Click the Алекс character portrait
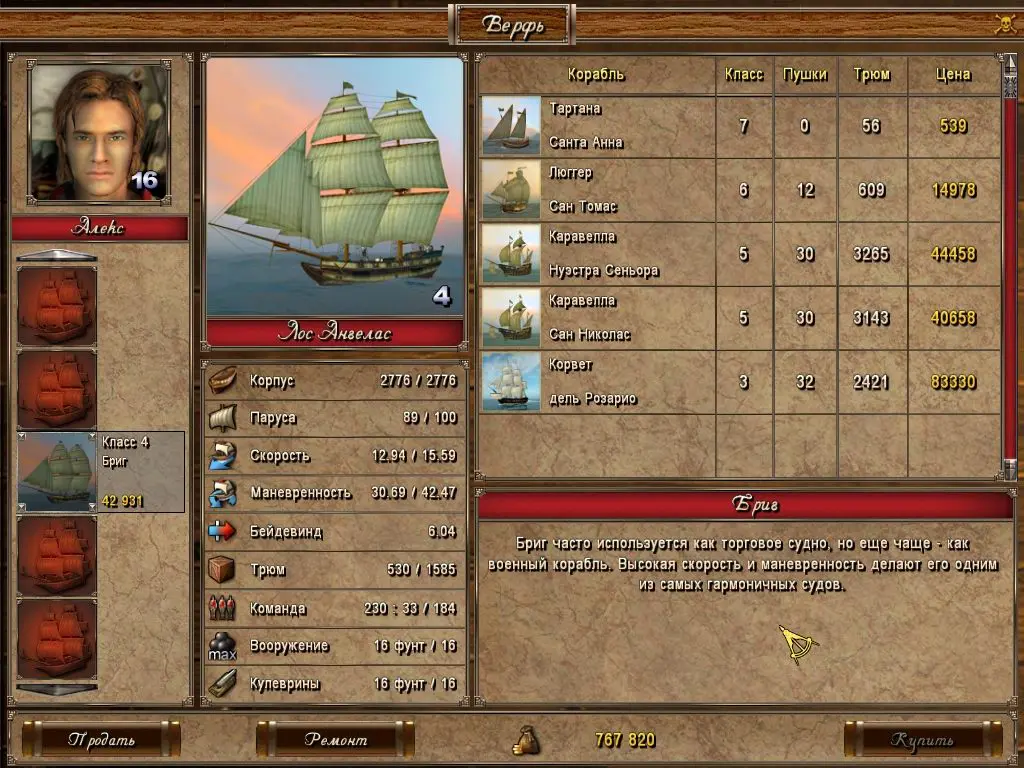The height and width of the screenshot is (768, 1024). tap(99, 133)
